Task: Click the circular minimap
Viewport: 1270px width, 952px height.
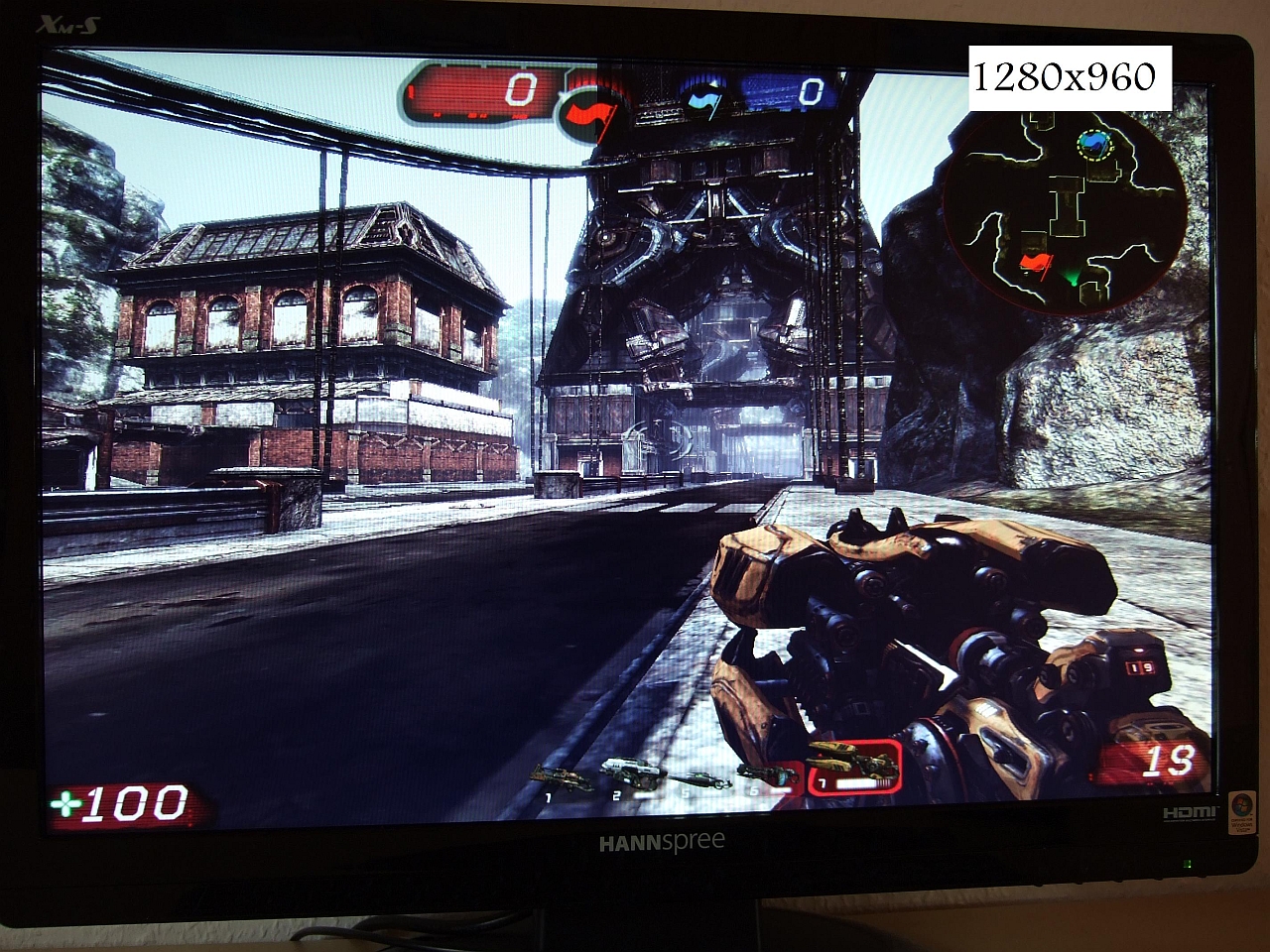Action: [1065, 210]
